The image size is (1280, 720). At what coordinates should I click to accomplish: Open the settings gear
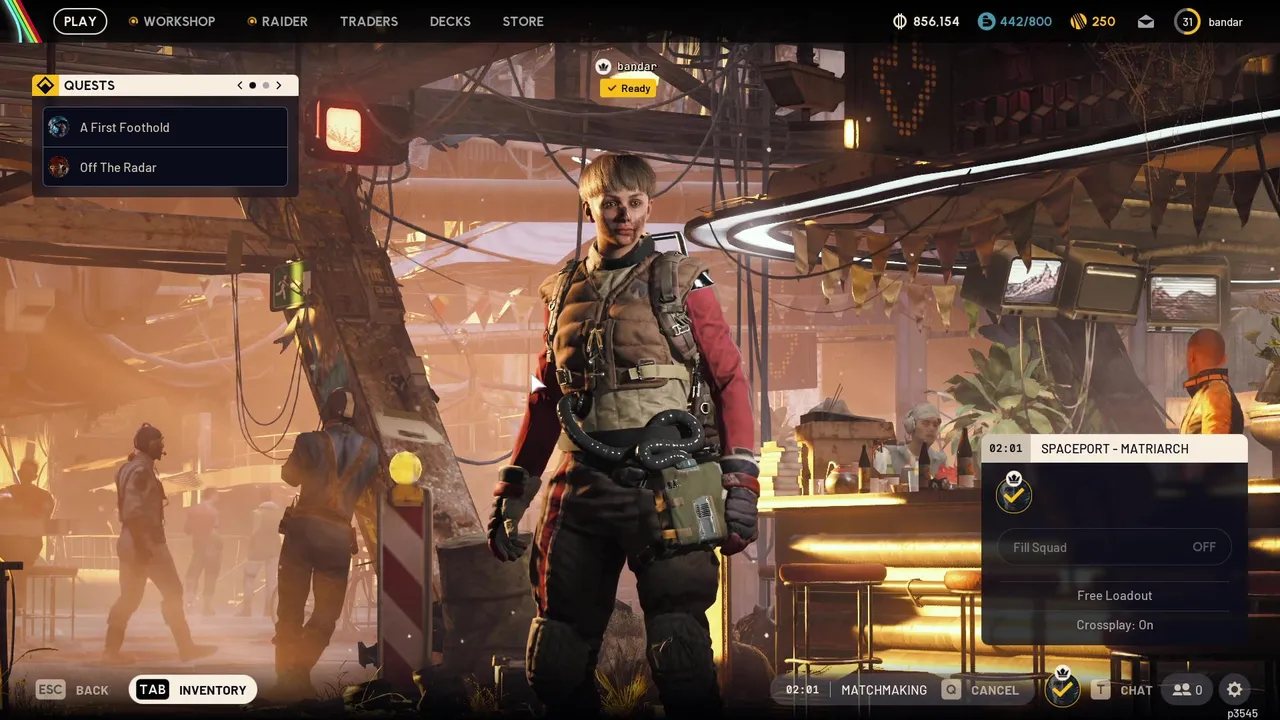[1235, 690]
